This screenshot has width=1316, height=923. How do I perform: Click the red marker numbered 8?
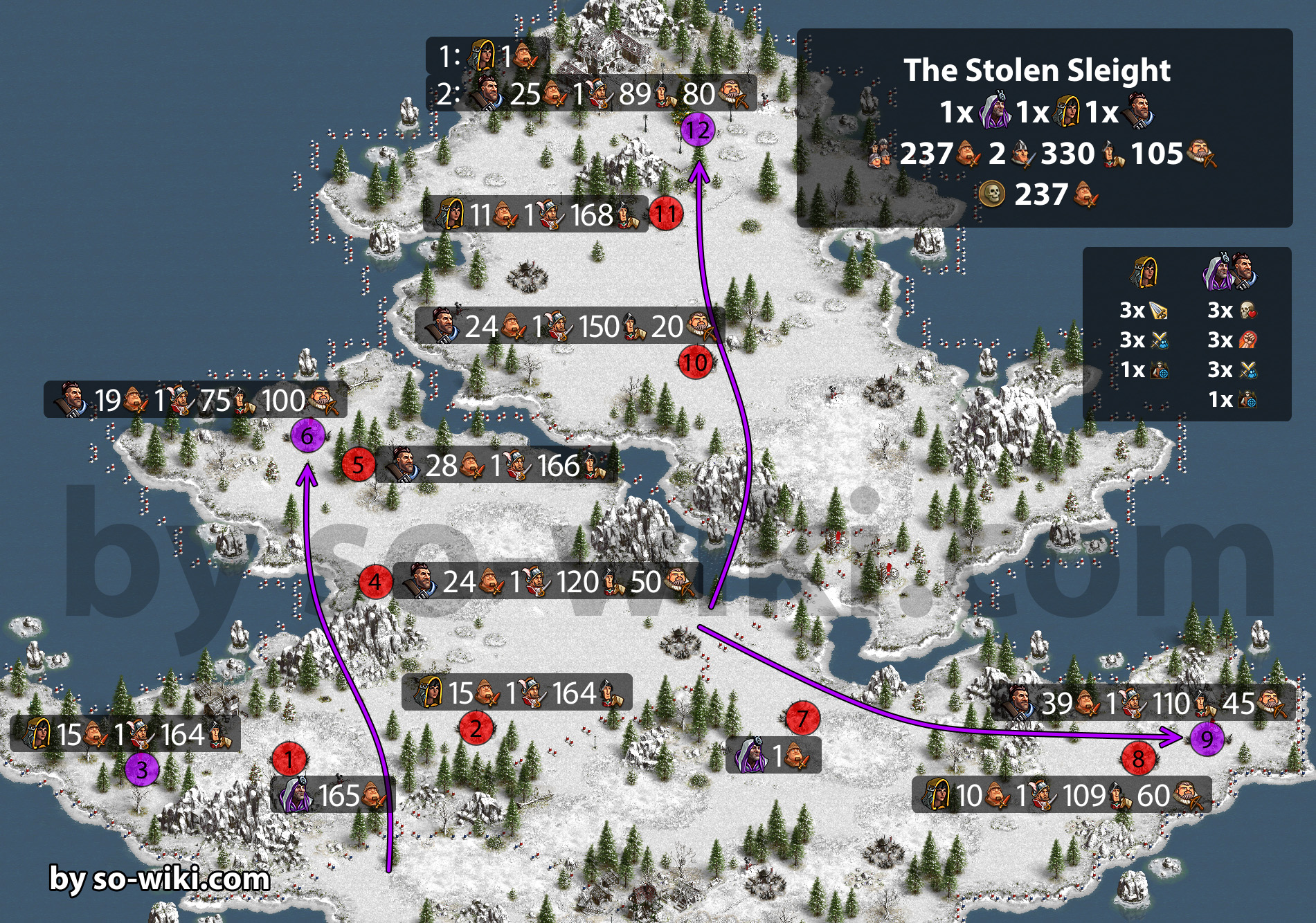coord(1138,759)
